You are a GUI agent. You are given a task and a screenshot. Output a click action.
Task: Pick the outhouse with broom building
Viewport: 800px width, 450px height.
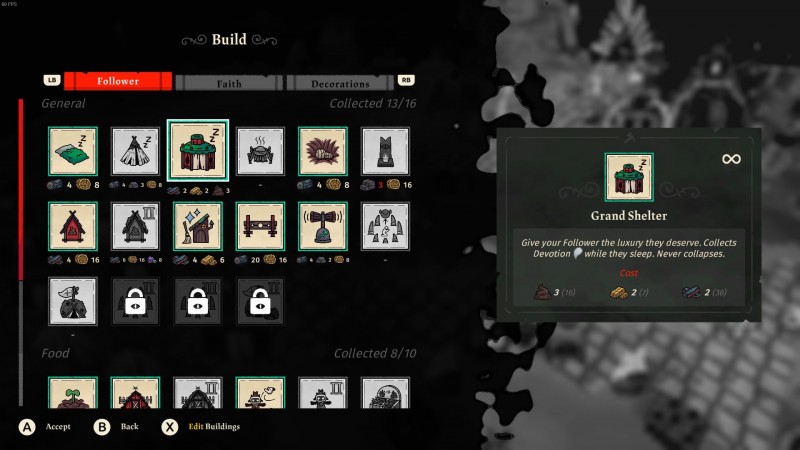tap(198, 226)
